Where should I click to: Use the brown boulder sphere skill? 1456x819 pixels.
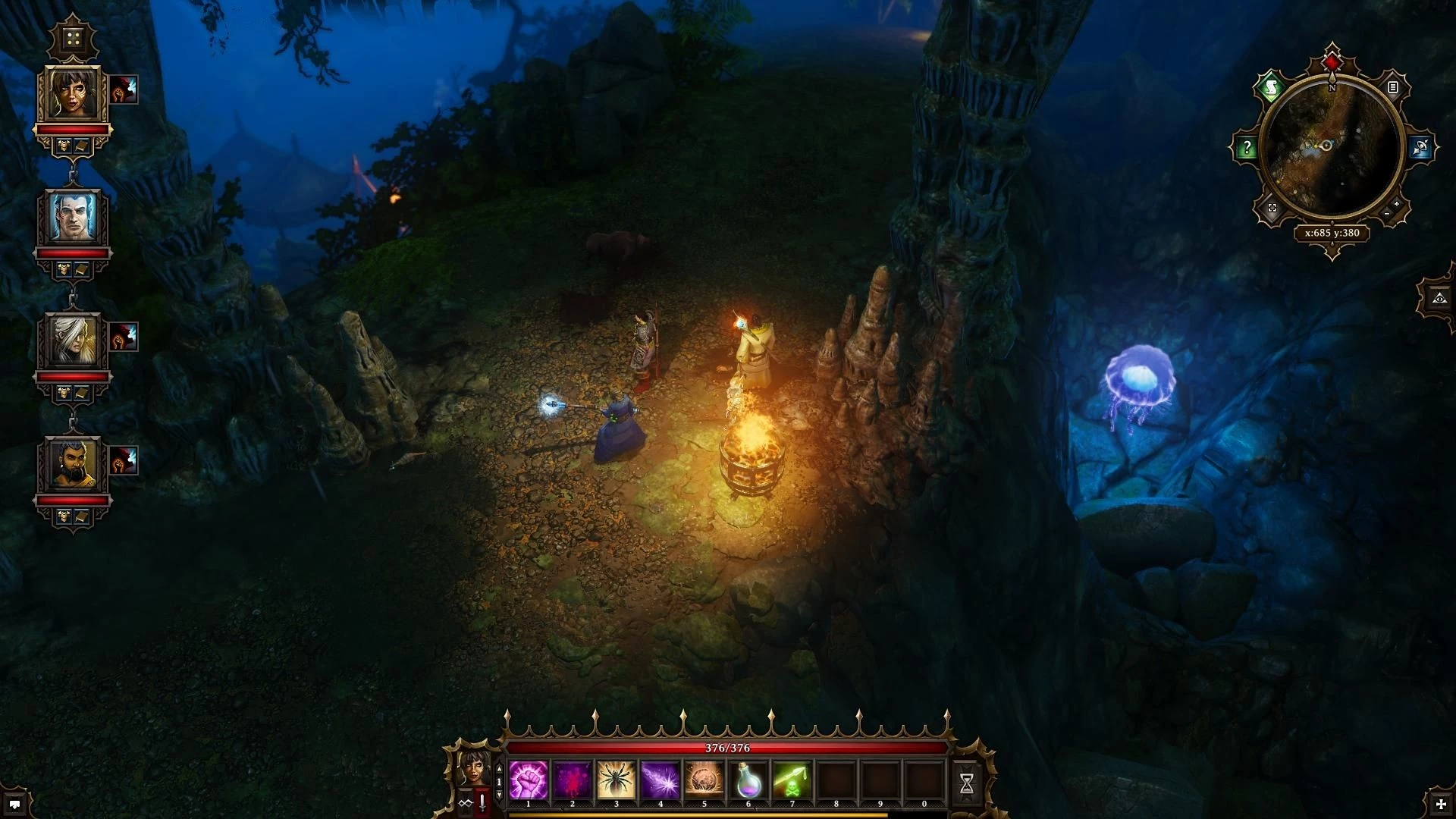coord(704,780)
